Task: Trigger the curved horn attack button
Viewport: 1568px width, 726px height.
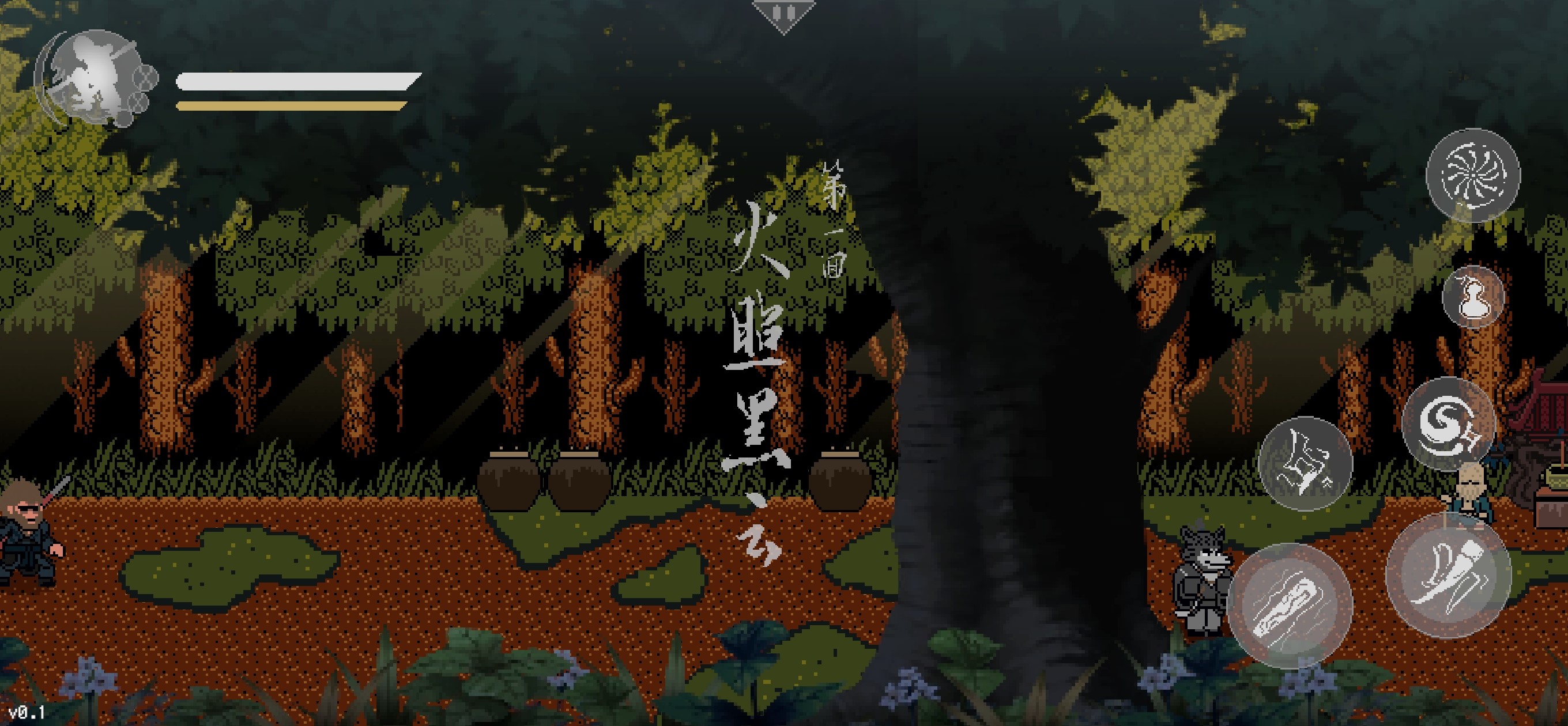Action: point(1448,576)
